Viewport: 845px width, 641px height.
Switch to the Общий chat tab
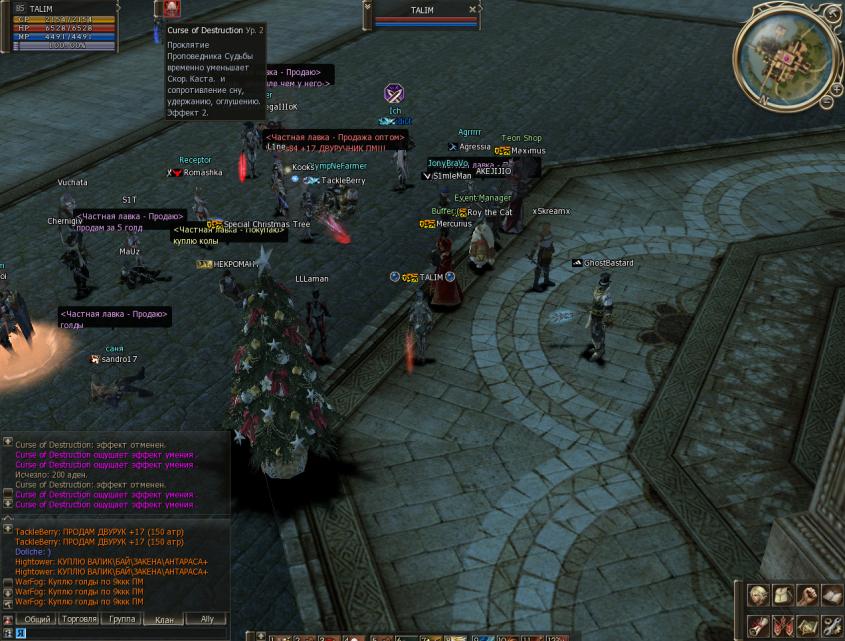coord(38,619)
